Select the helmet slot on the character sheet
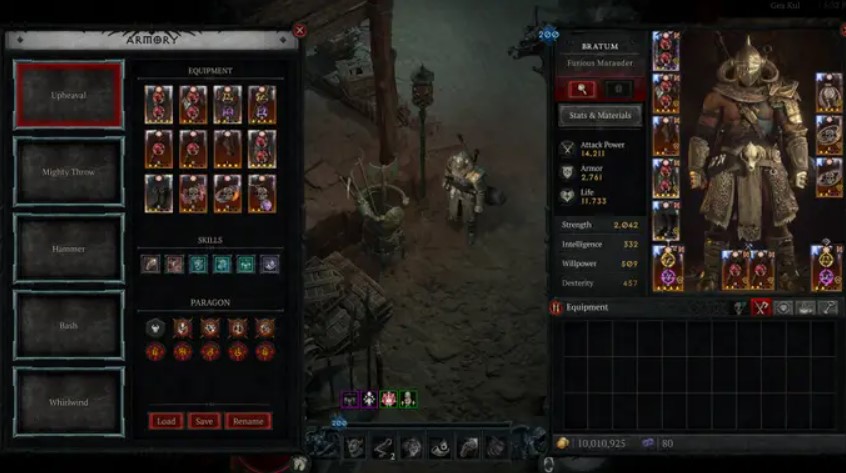The height and width of the screenshot is (473, 846). pyautogui.click(x=666, y=50)
